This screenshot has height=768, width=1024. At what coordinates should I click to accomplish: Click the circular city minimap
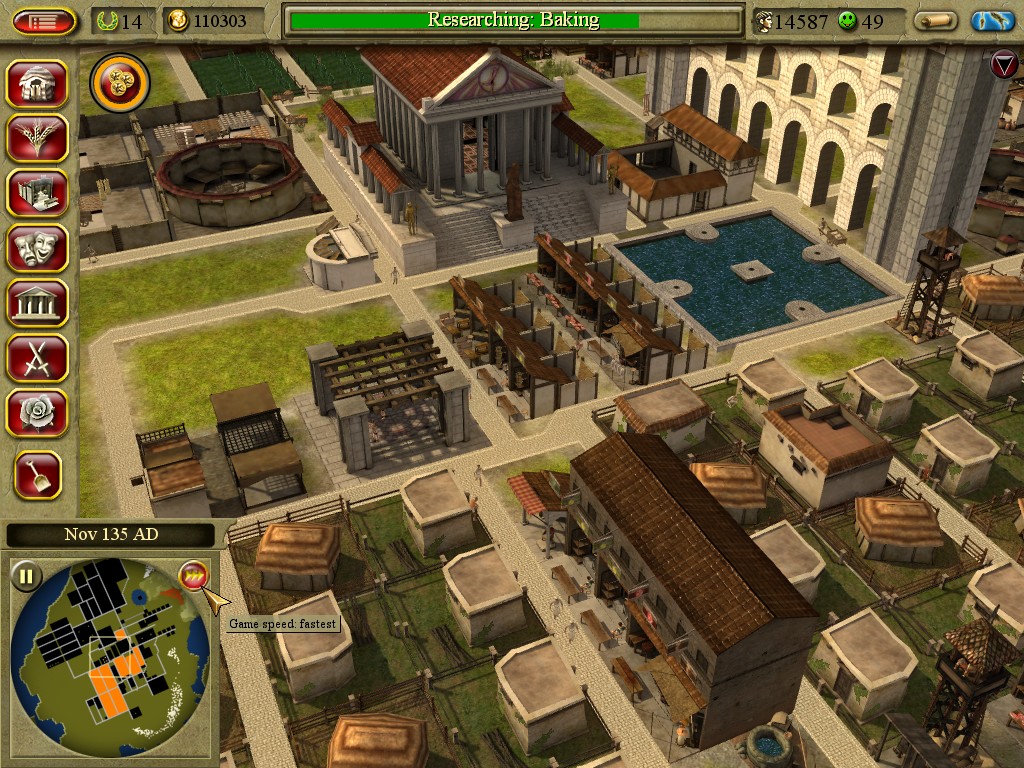[110, 655]
